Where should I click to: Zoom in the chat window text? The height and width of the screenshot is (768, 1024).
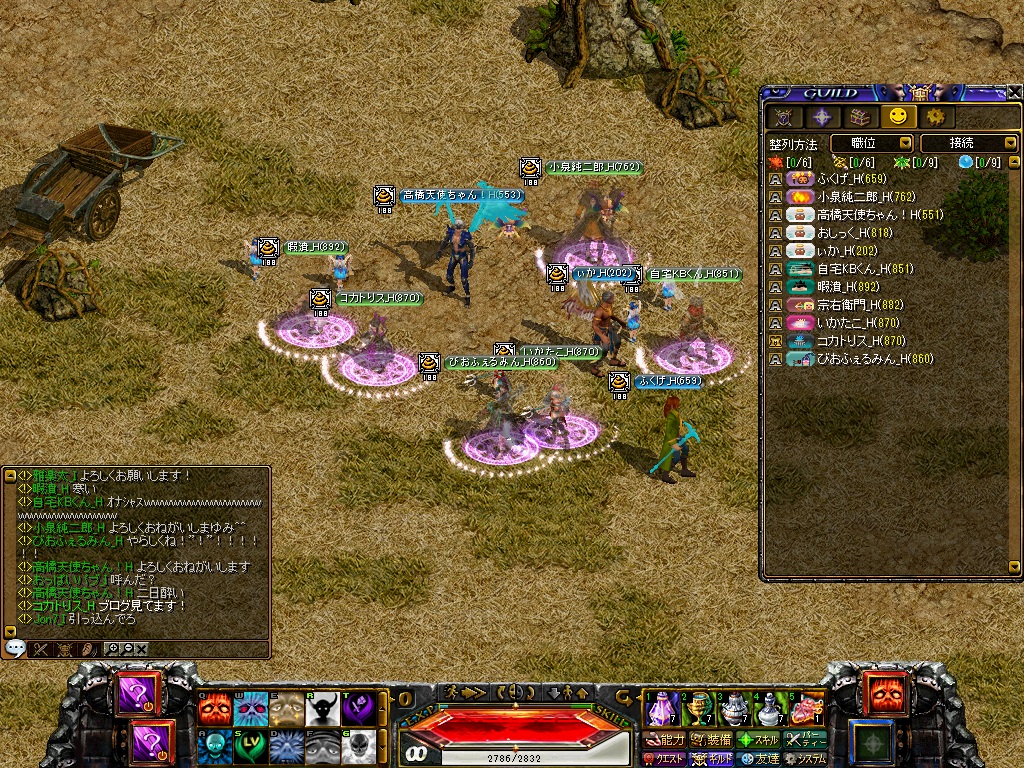pyautogui.click(x=112, y=648)
